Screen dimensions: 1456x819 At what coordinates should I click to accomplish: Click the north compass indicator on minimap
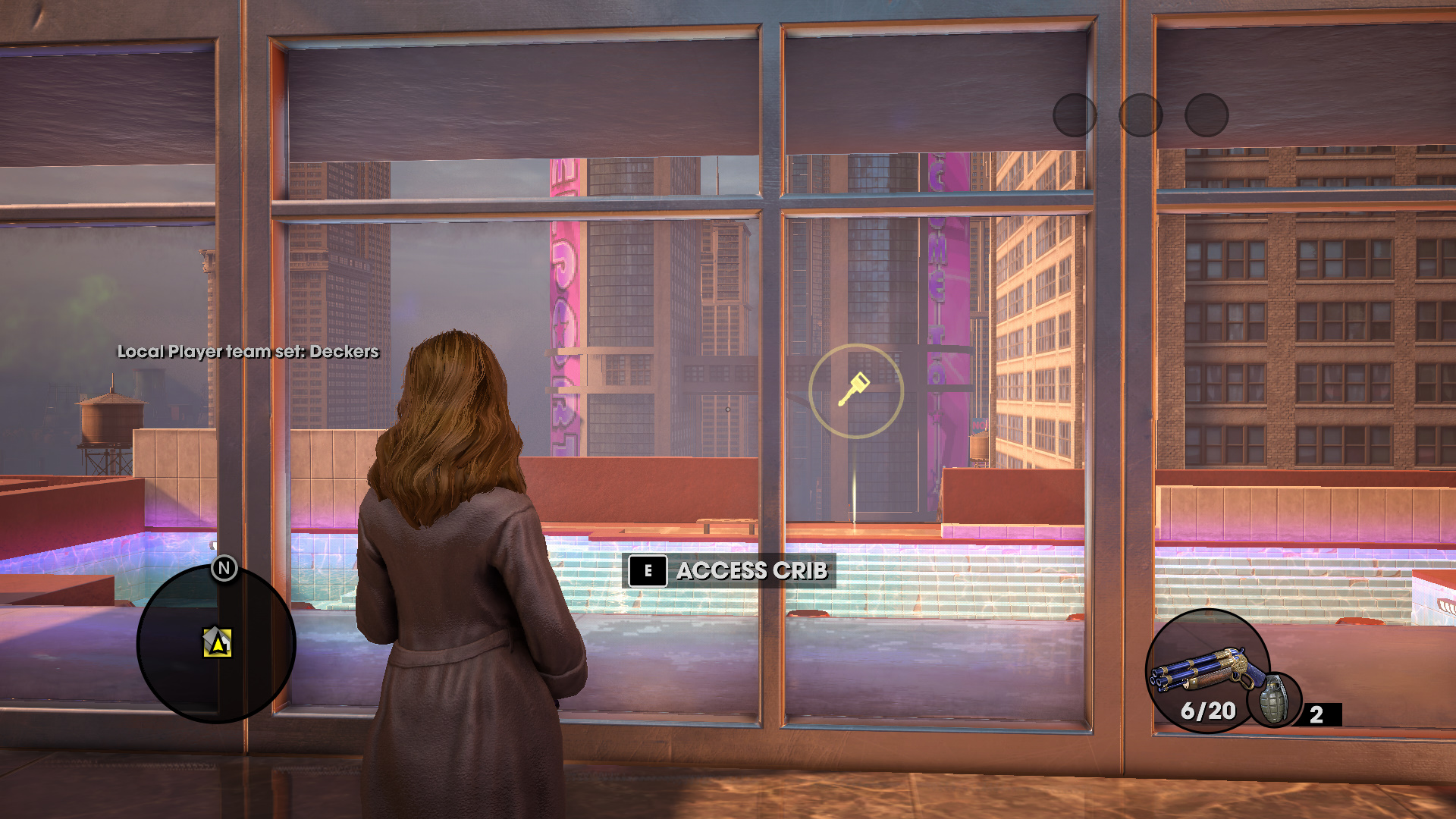point(224,568)
